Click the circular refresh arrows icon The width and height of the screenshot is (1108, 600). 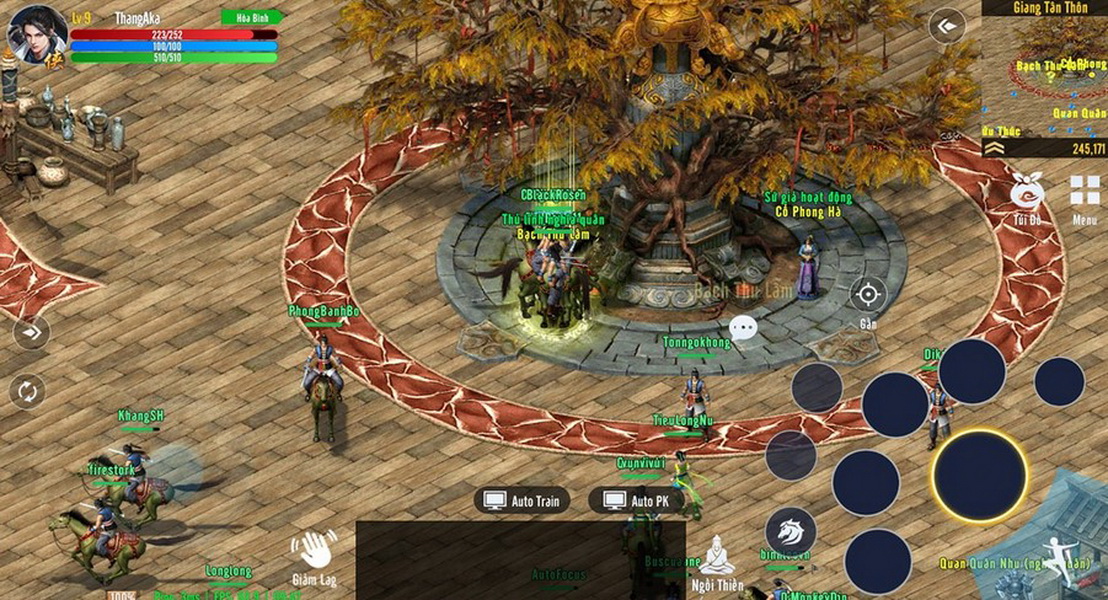pos(27,390)
